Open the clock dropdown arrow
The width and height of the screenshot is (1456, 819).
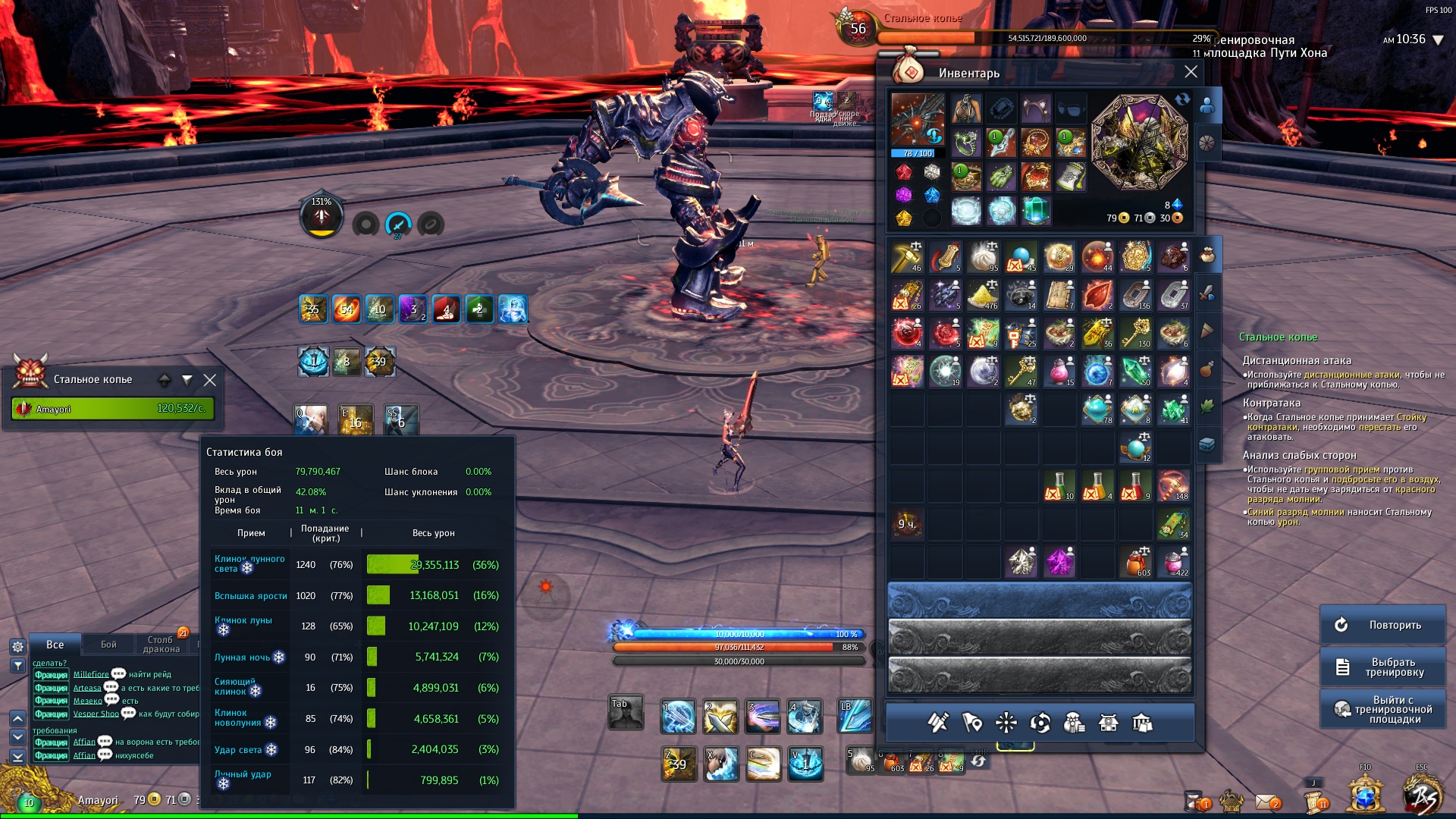tap(1438, 40)
